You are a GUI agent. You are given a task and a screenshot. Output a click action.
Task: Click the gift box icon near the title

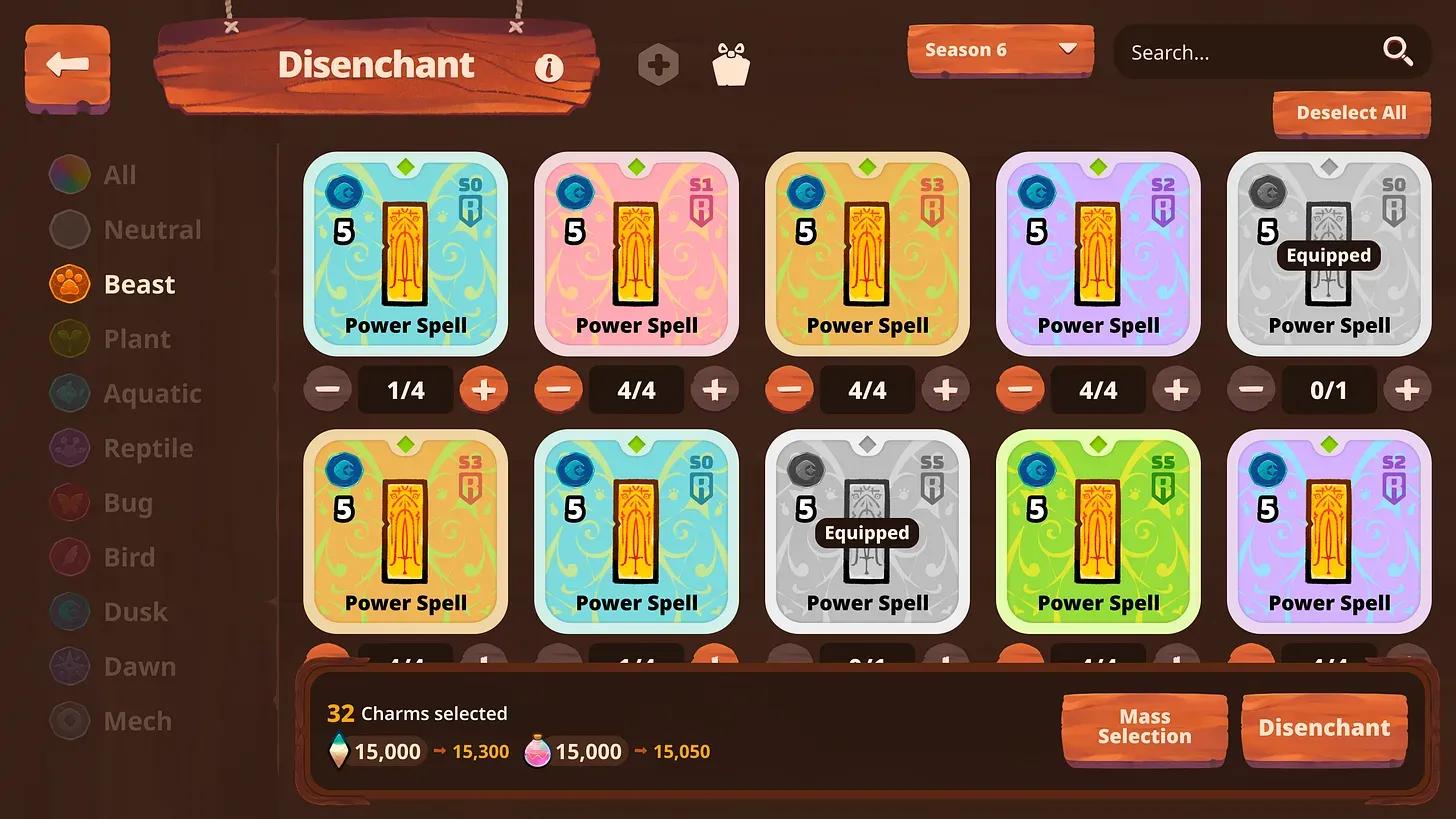[731, 62]
